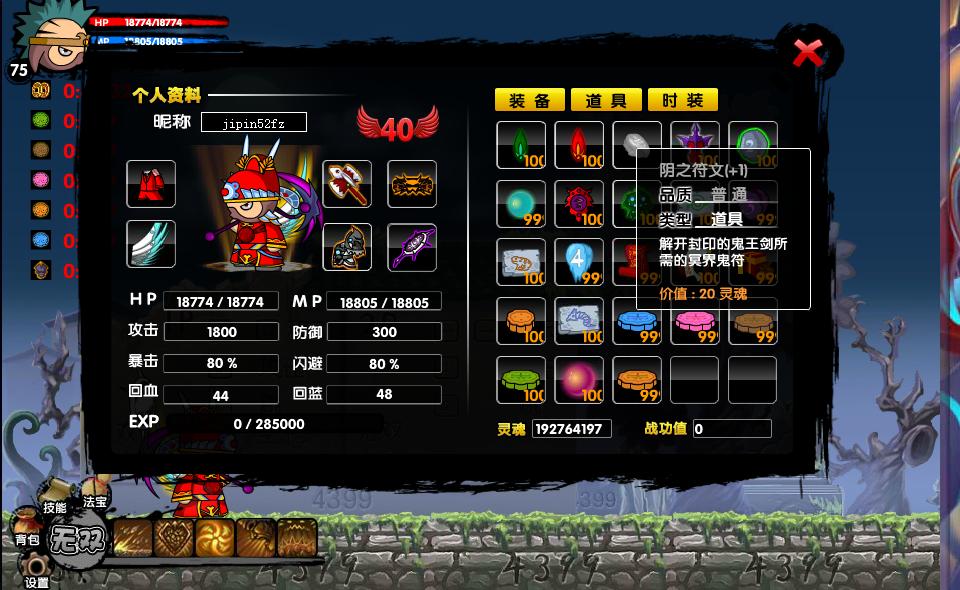Screen dimensions: 960x590
Task: Select the cyan wings equipment slot
Action: pyautogui.click(x=151, y=244)
